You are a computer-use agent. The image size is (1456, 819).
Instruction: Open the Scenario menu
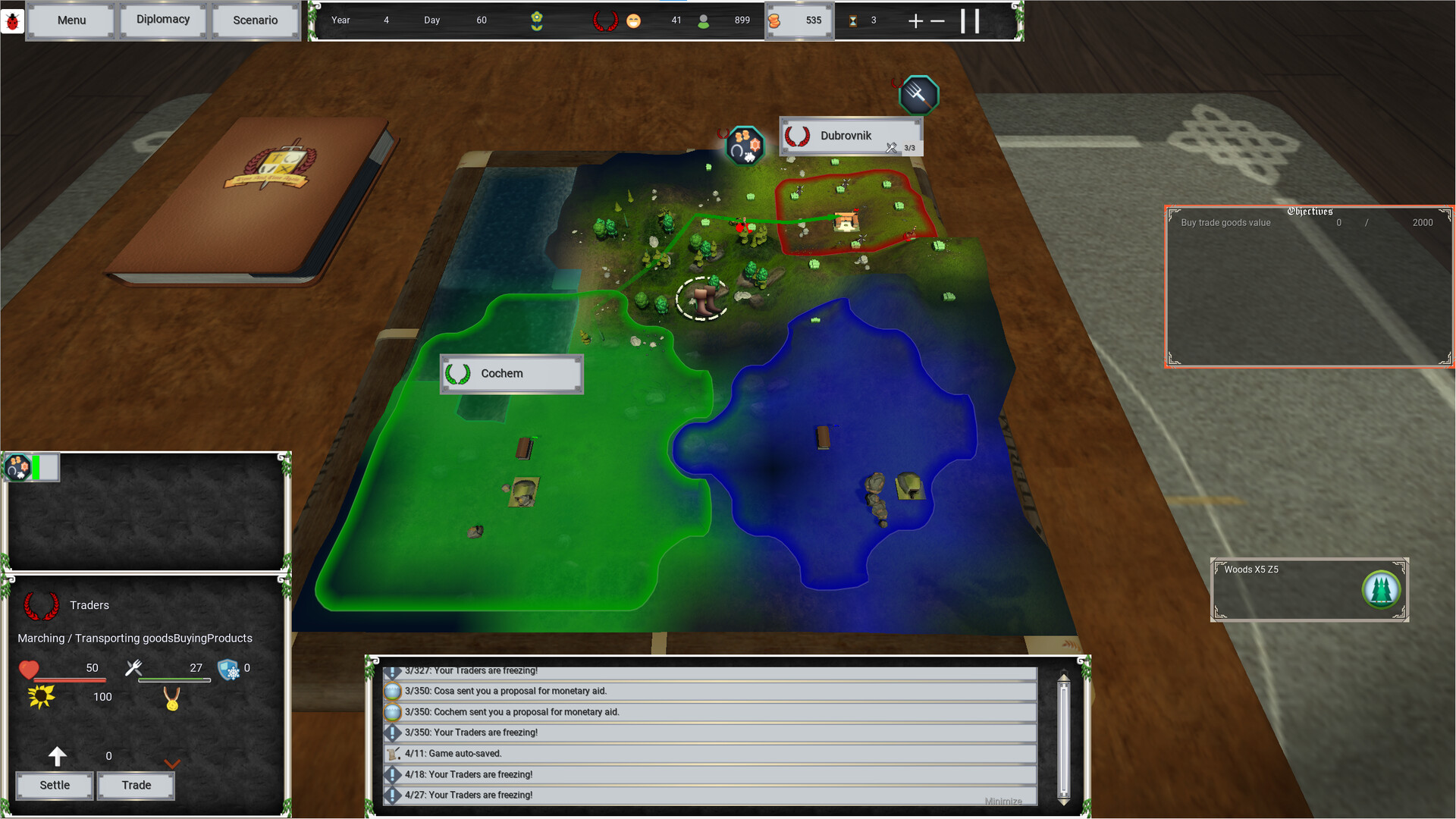(x=255, y=20)
